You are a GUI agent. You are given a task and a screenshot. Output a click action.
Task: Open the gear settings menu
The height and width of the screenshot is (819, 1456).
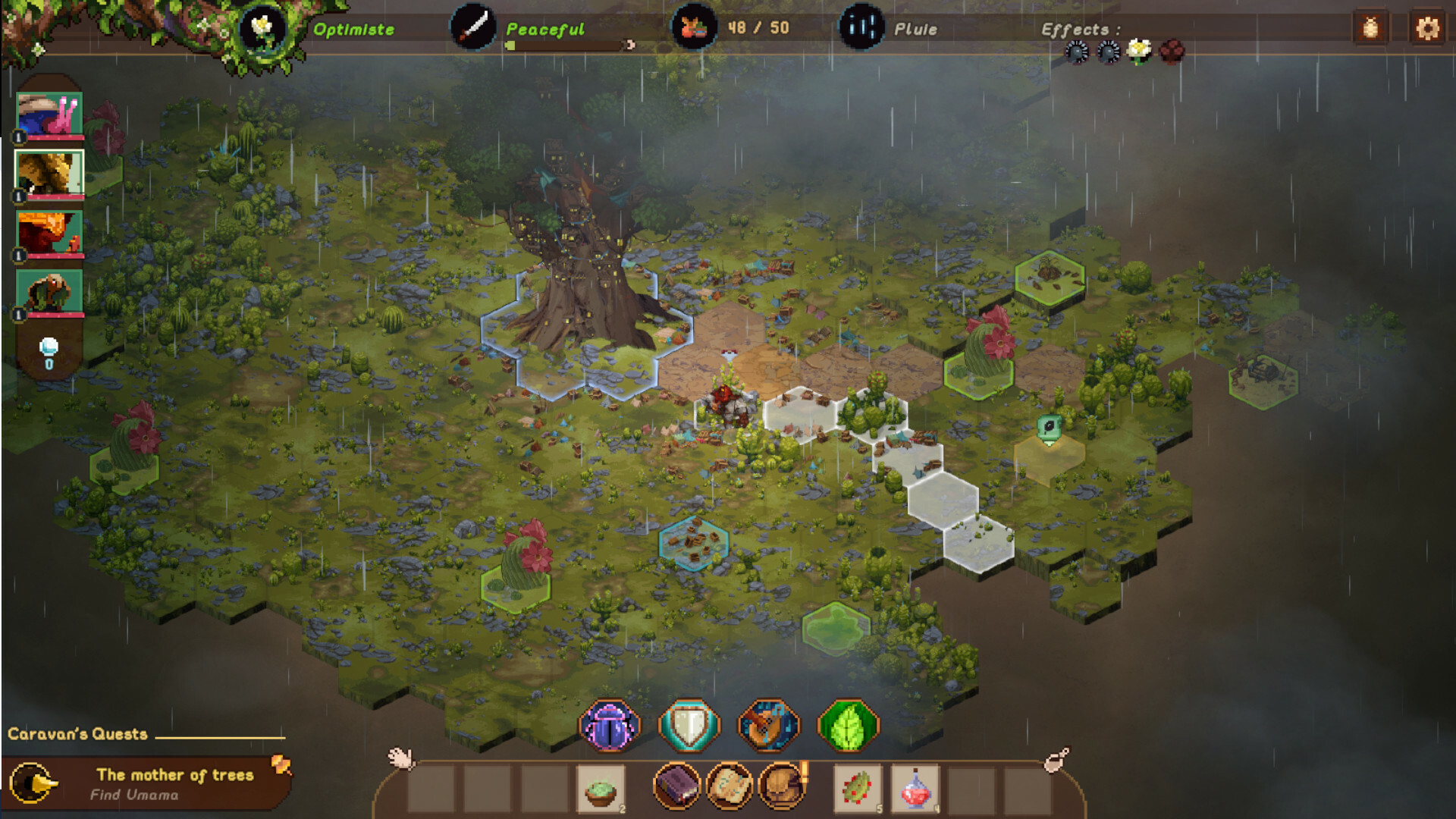(x=1427, y=29)
